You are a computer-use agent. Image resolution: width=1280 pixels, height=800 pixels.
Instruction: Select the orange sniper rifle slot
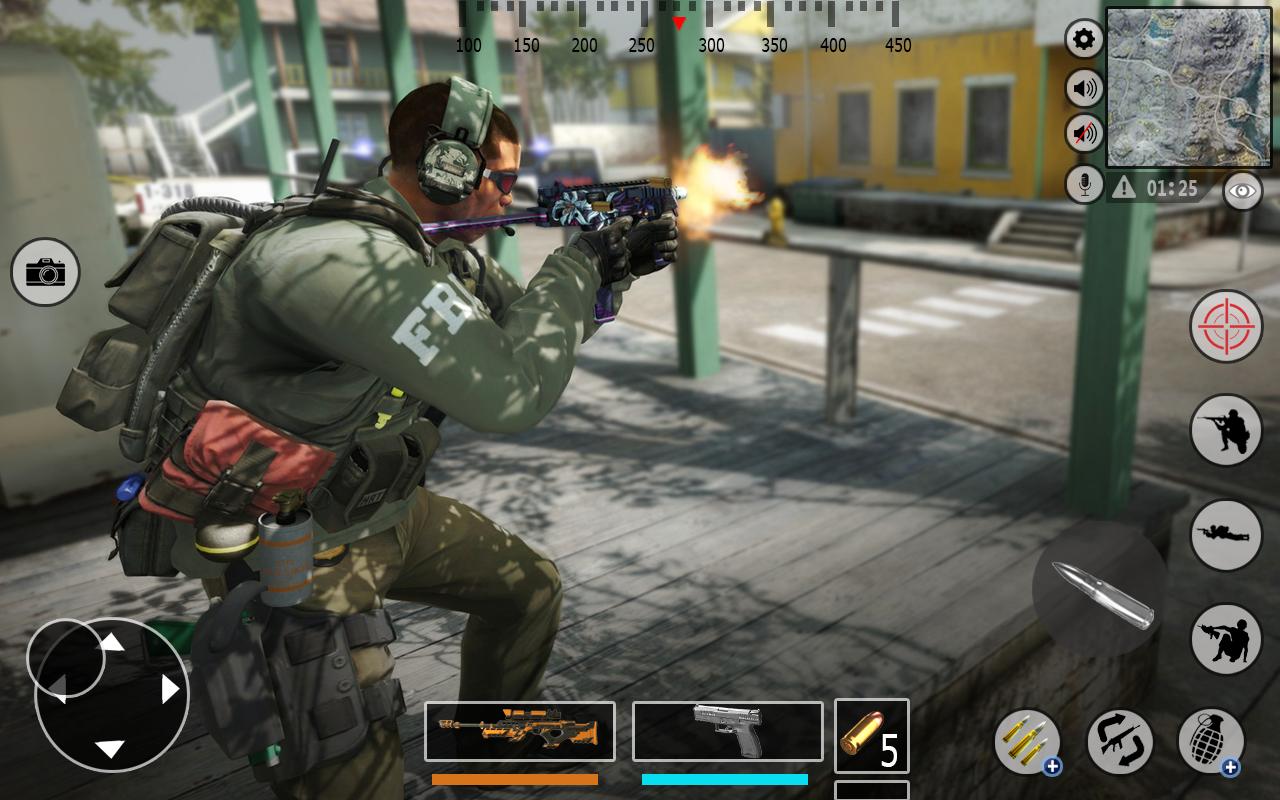coord(520,731)
